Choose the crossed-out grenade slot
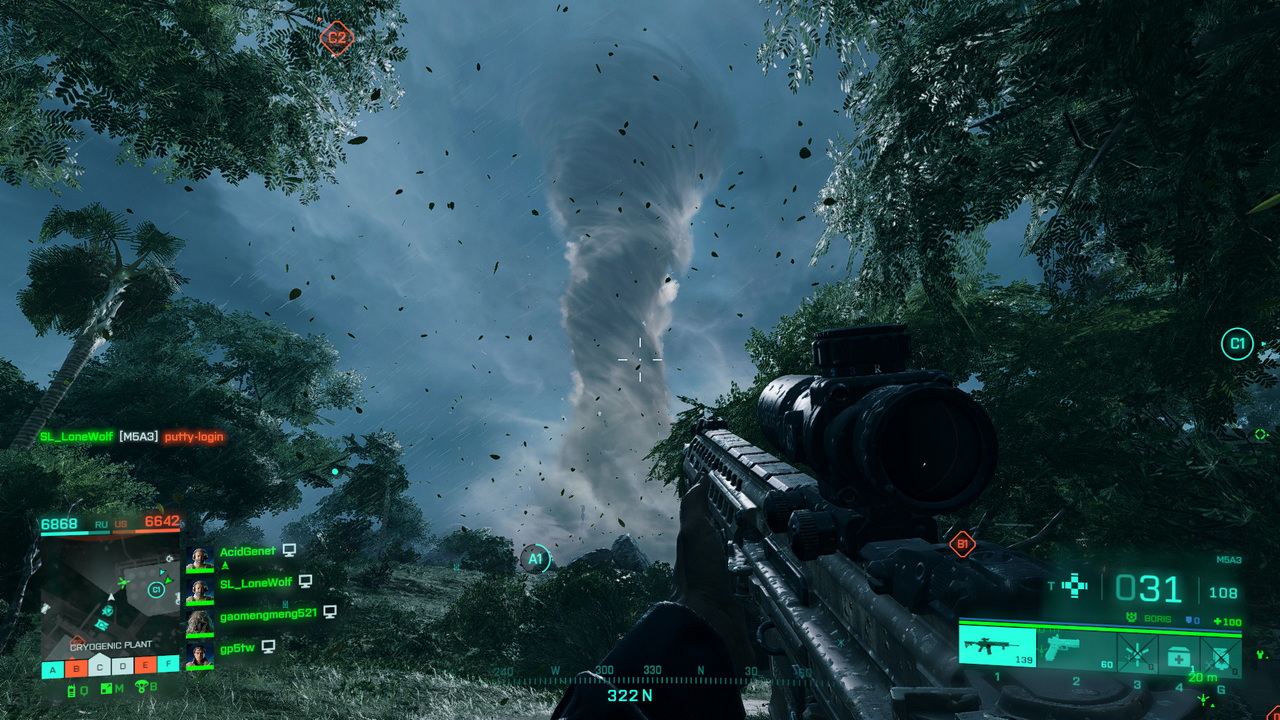Viewport: 1280px width, 720px height. coord(1221,650)
